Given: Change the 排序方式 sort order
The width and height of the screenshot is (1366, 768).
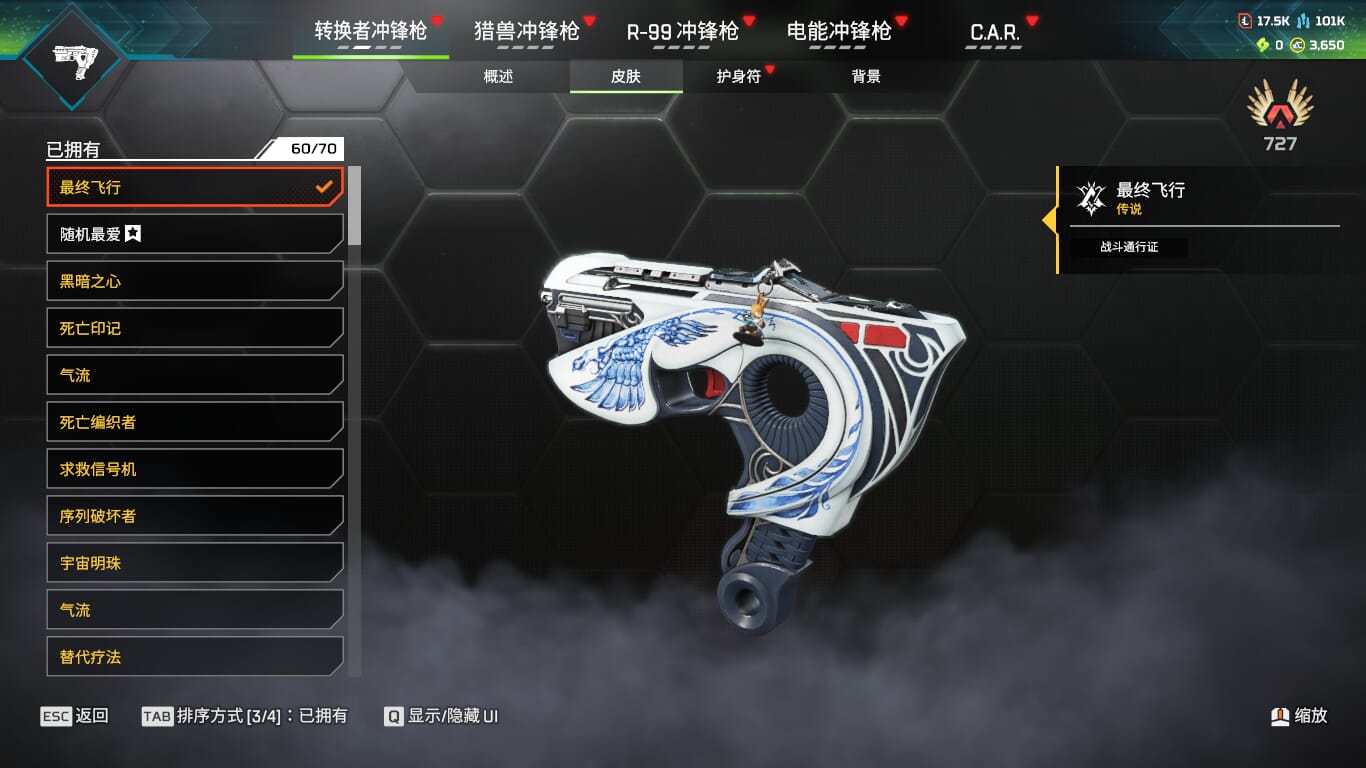Looking at the screenshot, I should click(244, 716).
